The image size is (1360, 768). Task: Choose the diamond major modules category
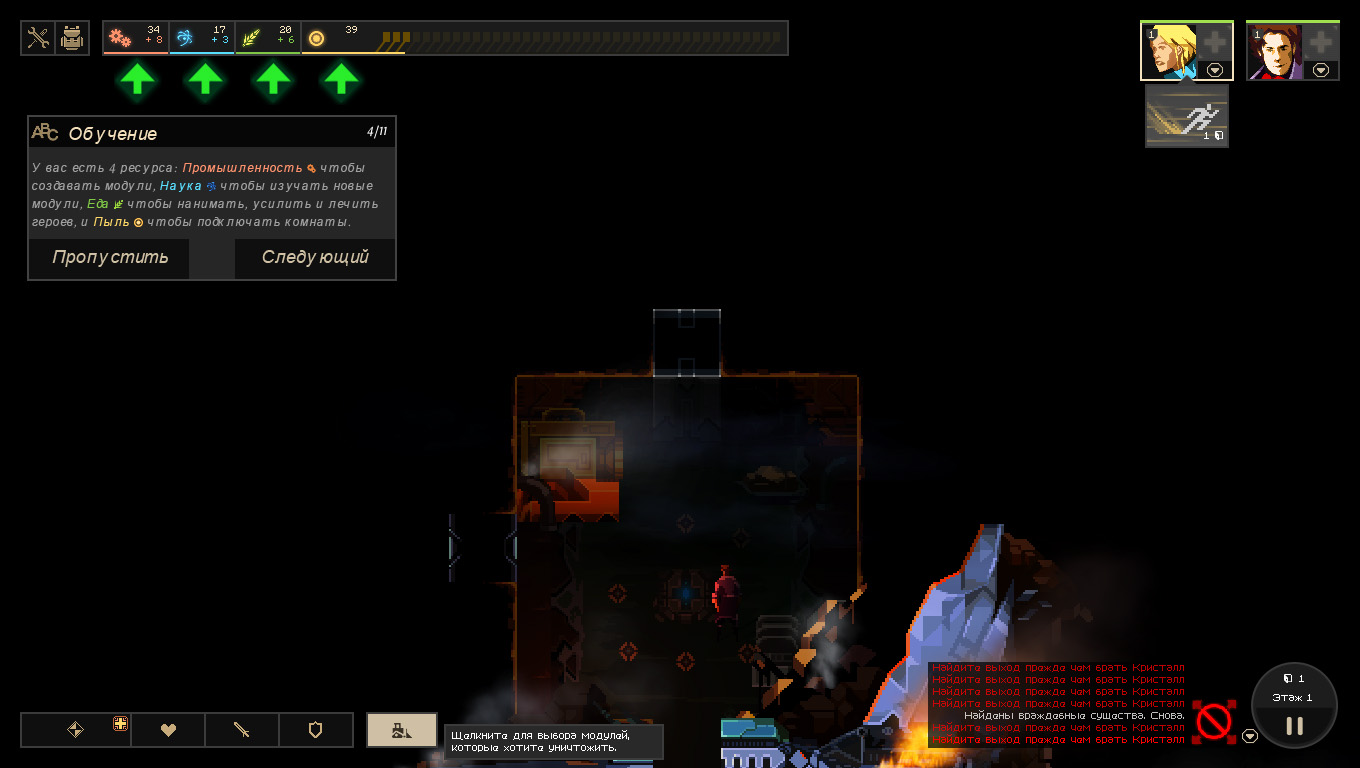pyautogui.click(x=75, y=730)
